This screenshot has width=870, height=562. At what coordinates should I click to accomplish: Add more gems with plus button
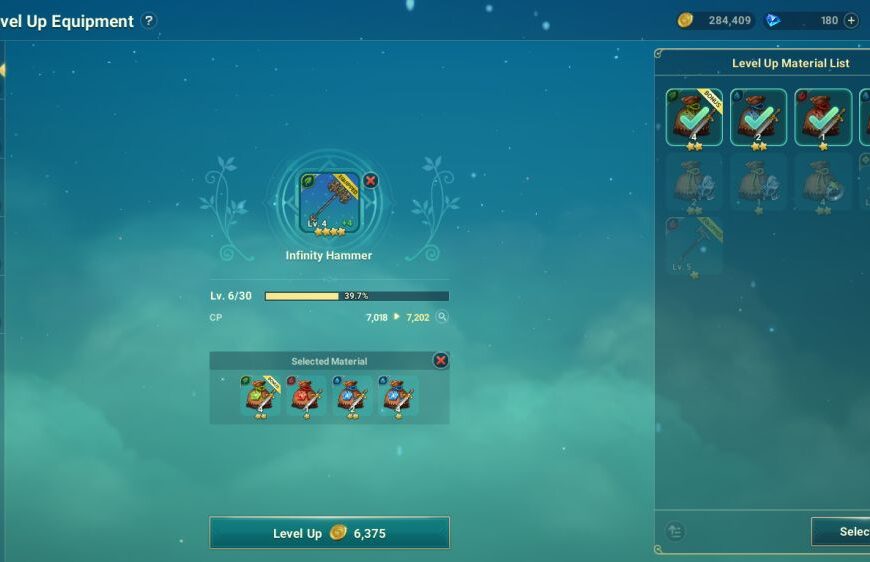pyautogui.click(x=851, y=20)
